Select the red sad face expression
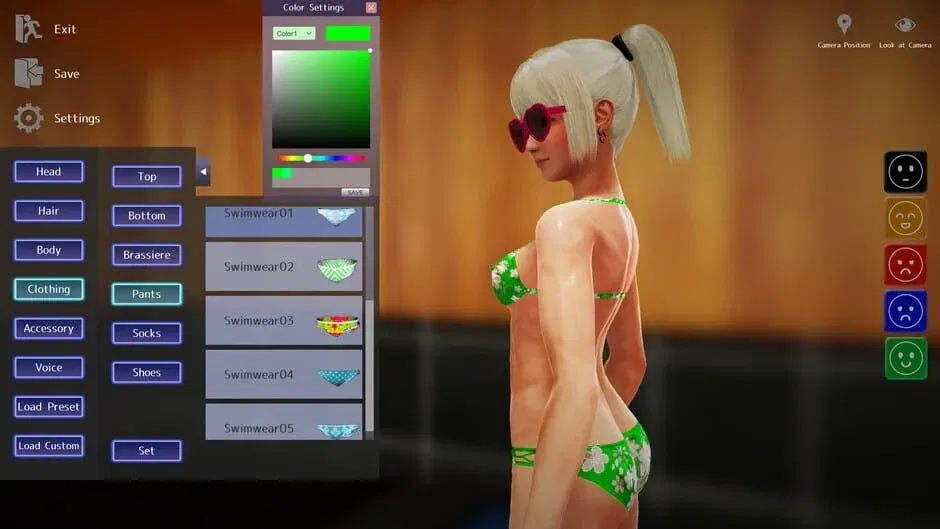940x529 pixels. tap(906, 265)
